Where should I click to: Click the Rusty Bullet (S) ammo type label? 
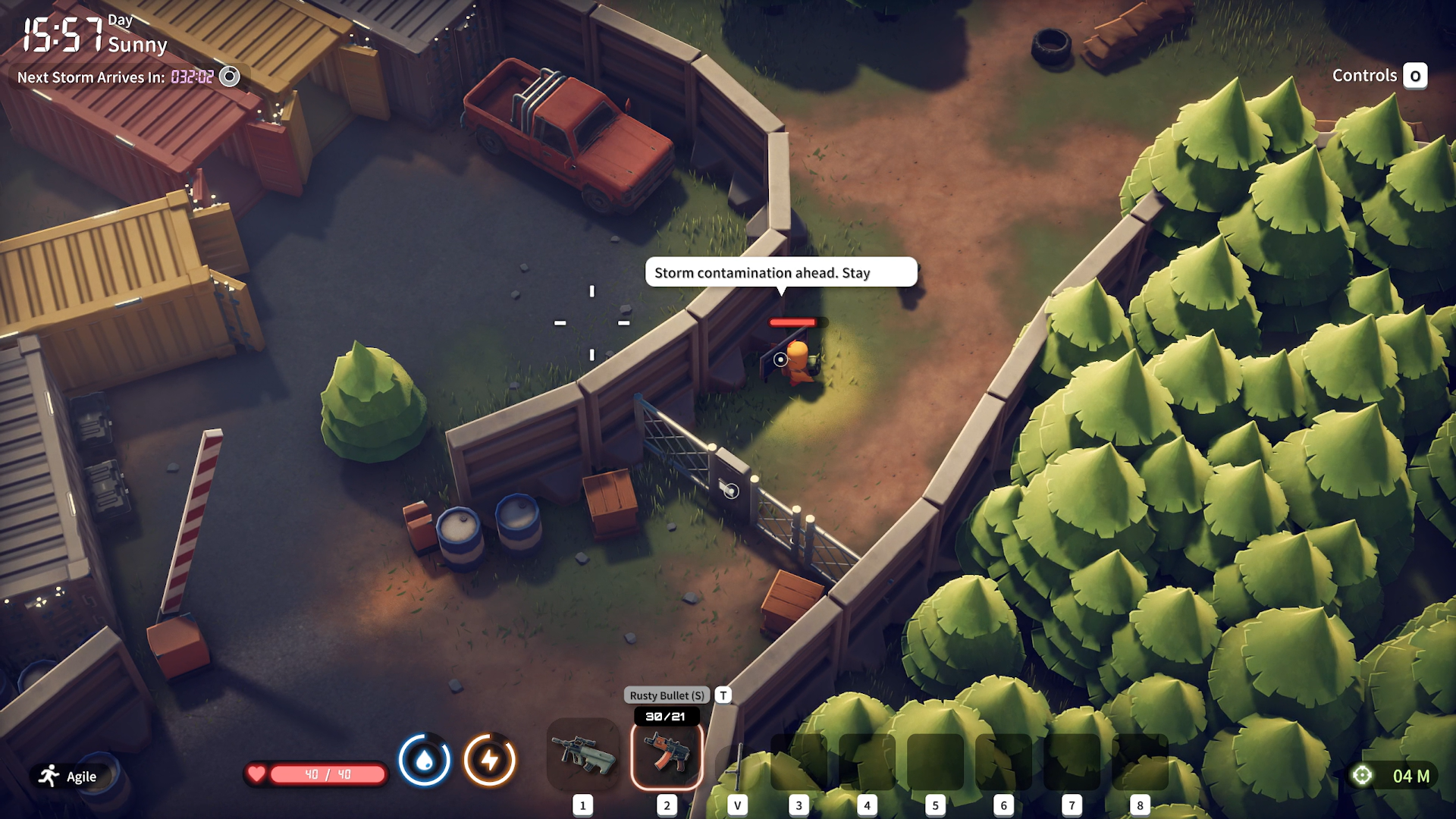[667, 695]
